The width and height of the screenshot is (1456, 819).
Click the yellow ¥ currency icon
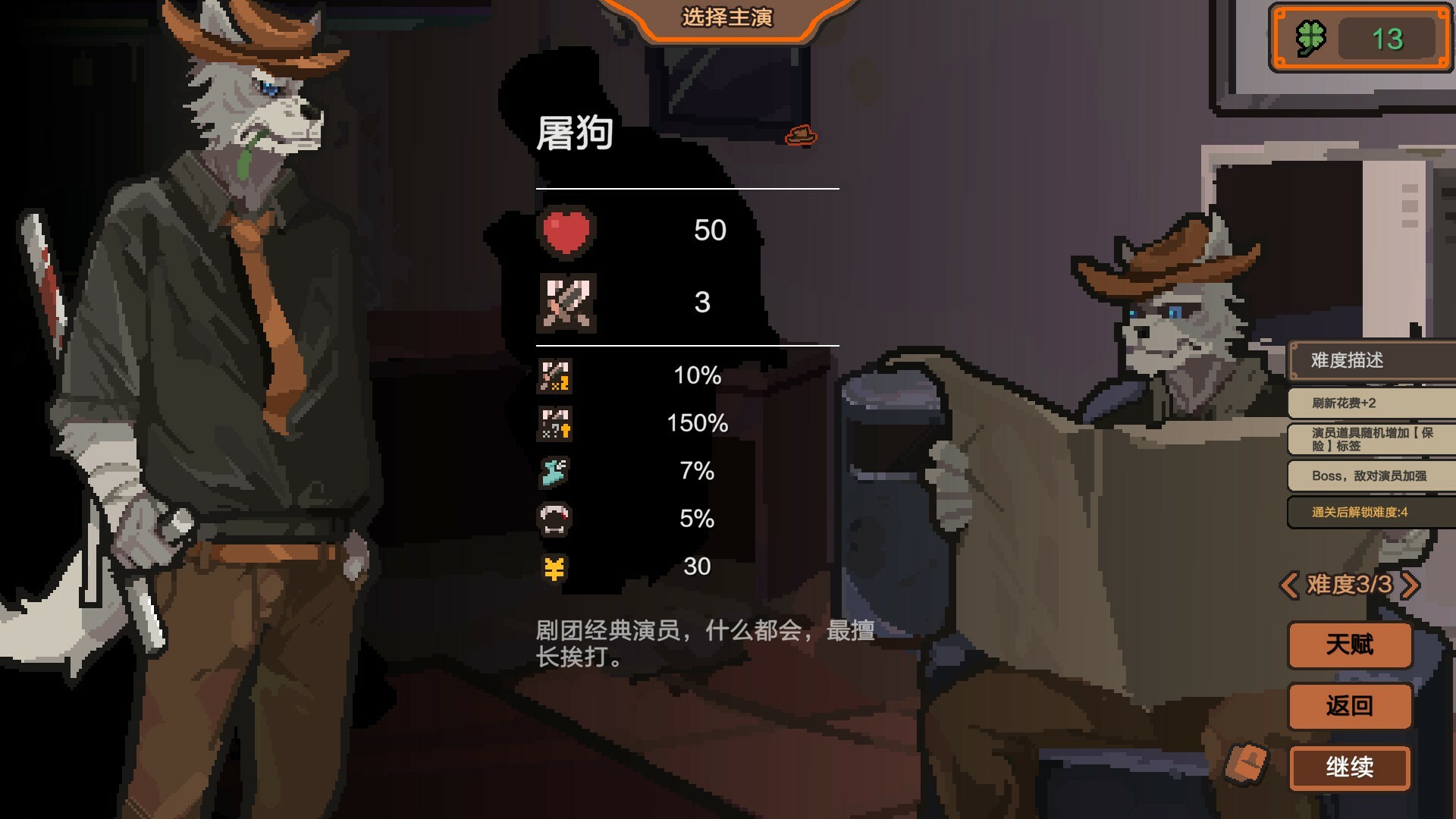[x=554, y=566]
